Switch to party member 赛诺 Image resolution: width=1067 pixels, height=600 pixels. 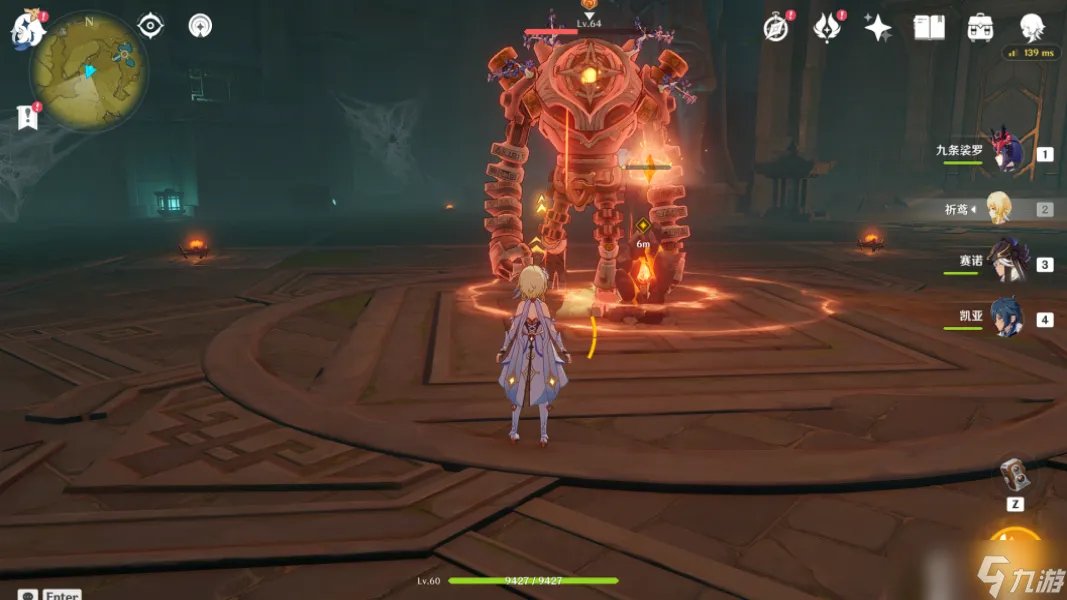click(1004, 263)
